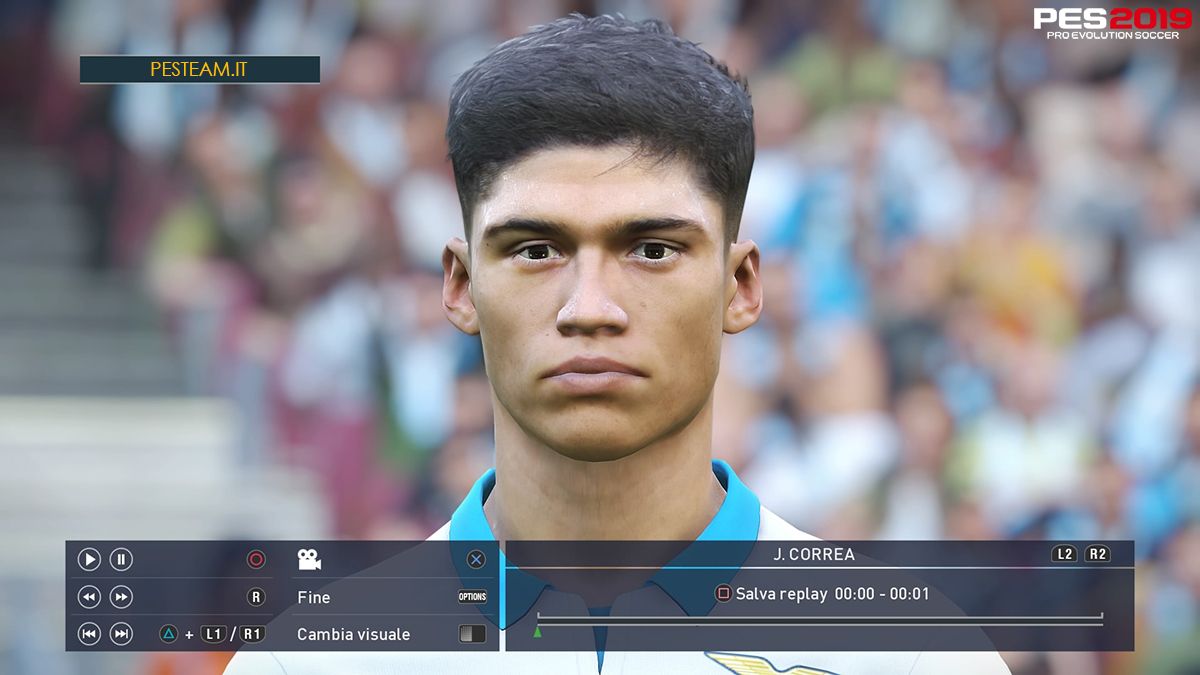Click the replay timeline bar

(x=819, y=620)
